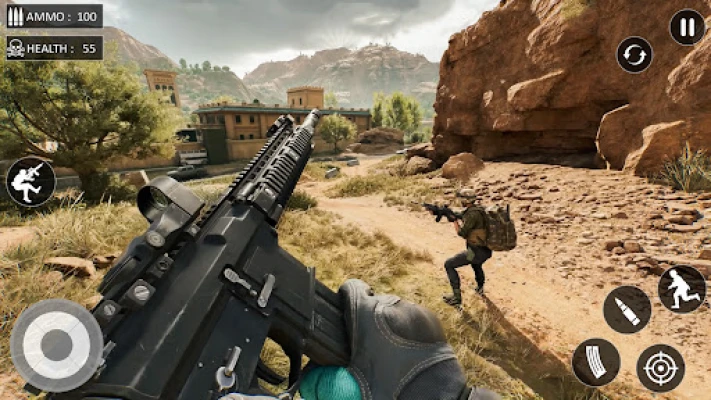This screenshot has height=400, width=711.
Task: Tap the virtual movement joystick
Action: (55, 345)
